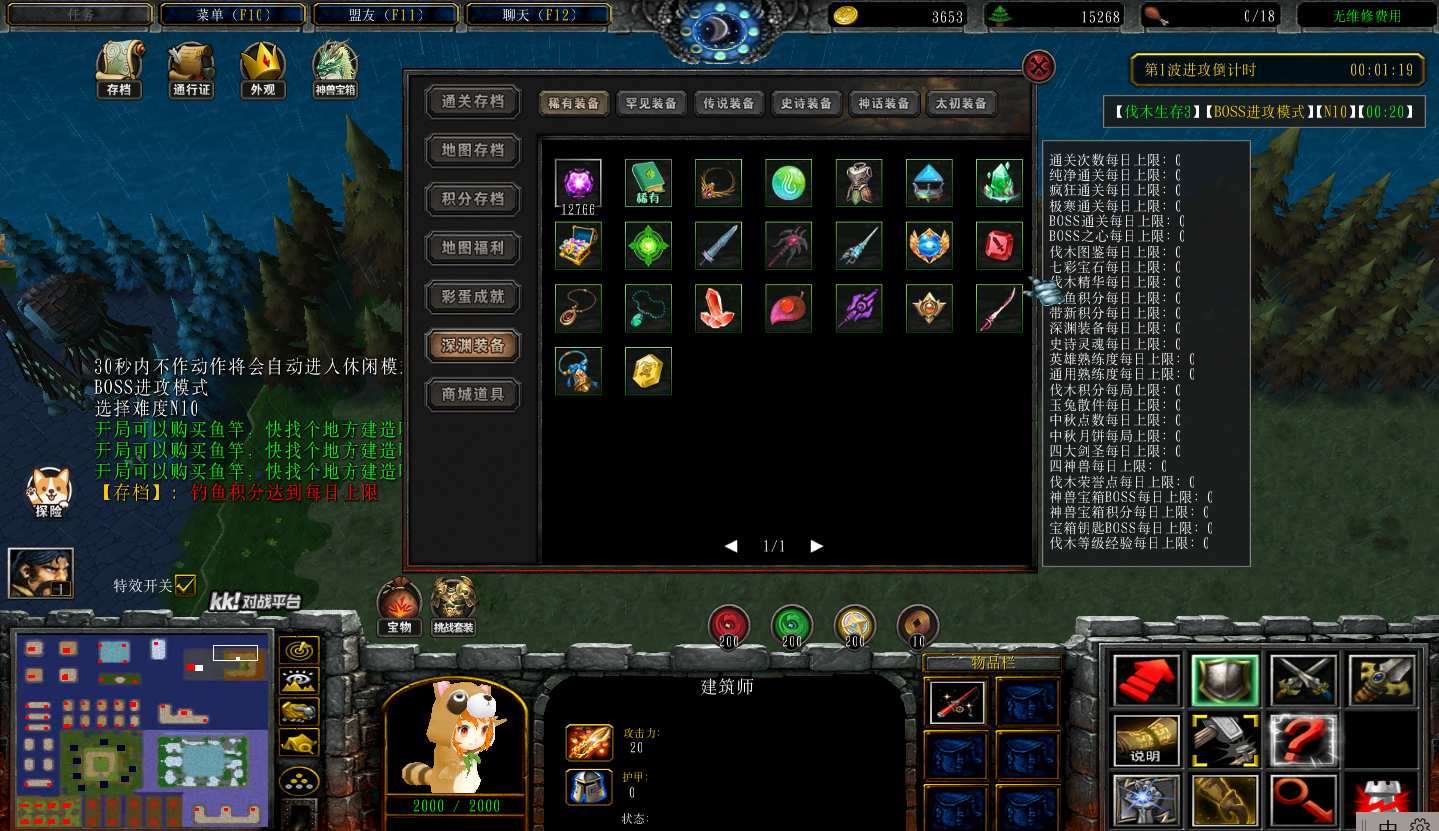Image resolution: width=1439 pixels, height=831 pixels.
Task: Choose the 太初装备 tab
Action: pyautogui.click(x=961, y=103)
